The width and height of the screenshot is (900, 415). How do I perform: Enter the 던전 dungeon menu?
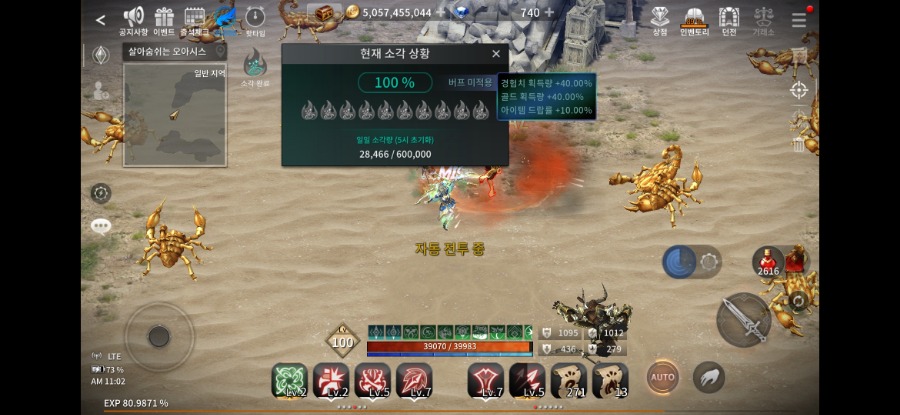pos(728,20)
